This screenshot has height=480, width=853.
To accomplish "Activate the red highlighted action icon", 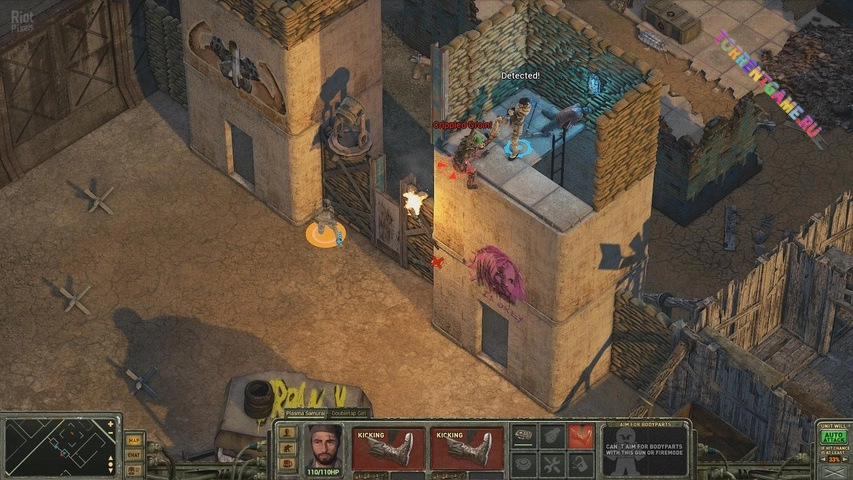I will (581, 436).
